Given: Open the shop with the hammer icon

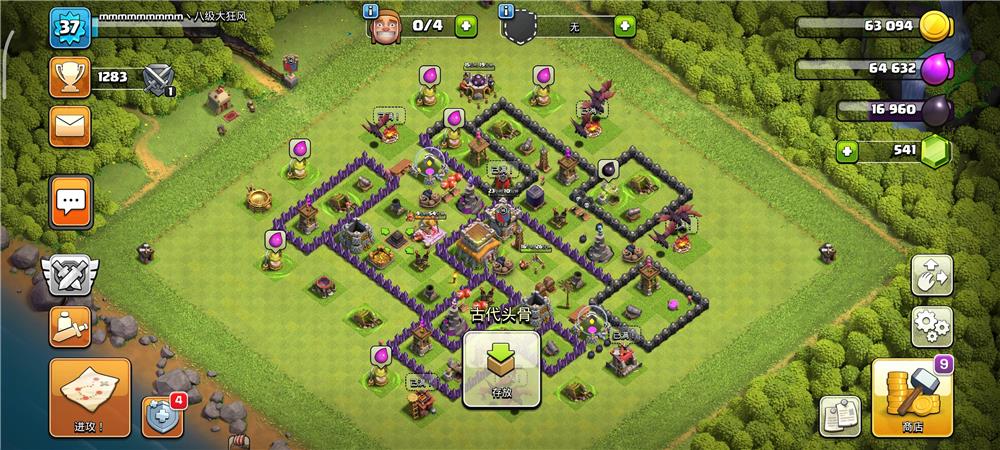Looking at the screenshot, I should tap(912, 398).
